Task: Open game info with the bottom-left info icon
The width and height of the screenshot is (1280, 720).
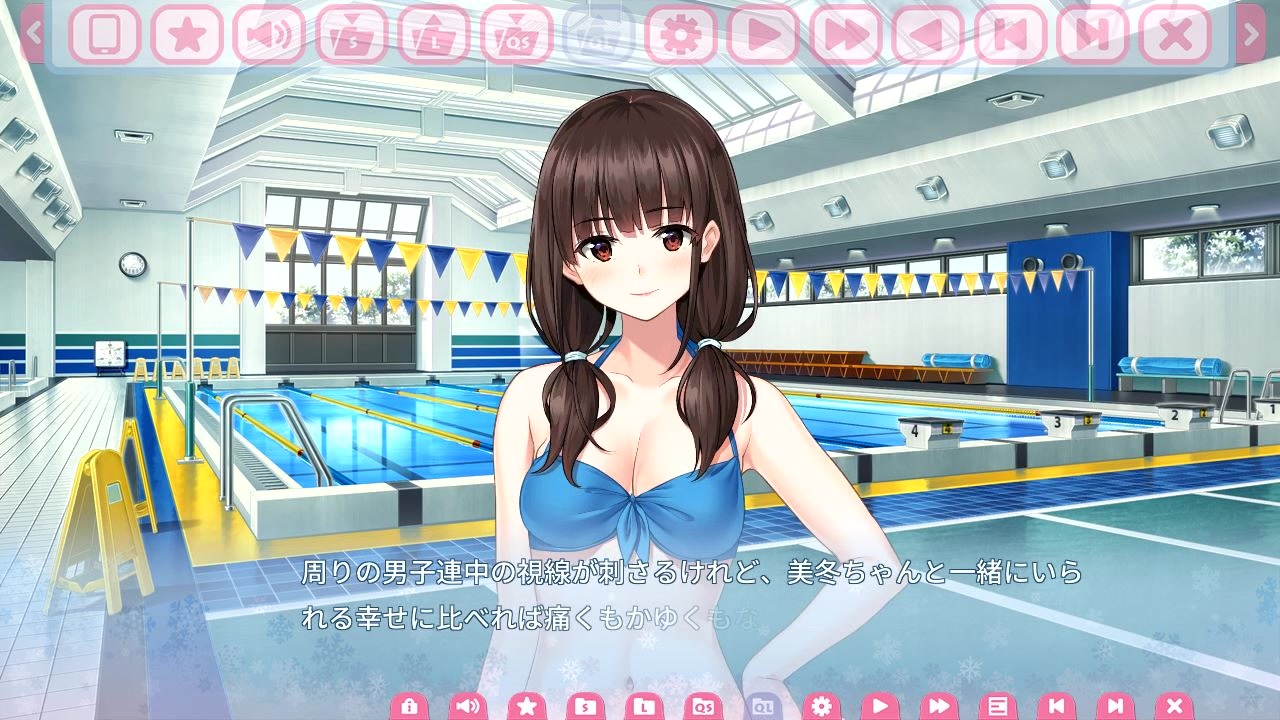Action: tap(409, 704)
